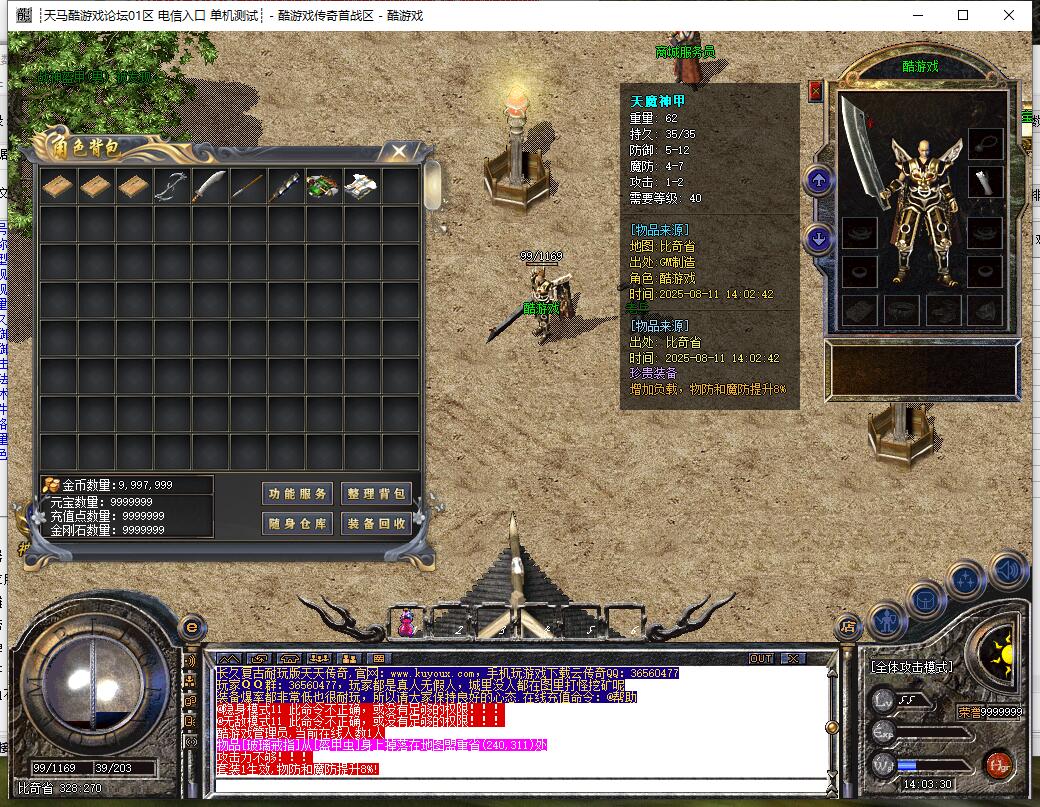Close the character backpack window
Viewport: 1040px width, 807px height.
399,152
